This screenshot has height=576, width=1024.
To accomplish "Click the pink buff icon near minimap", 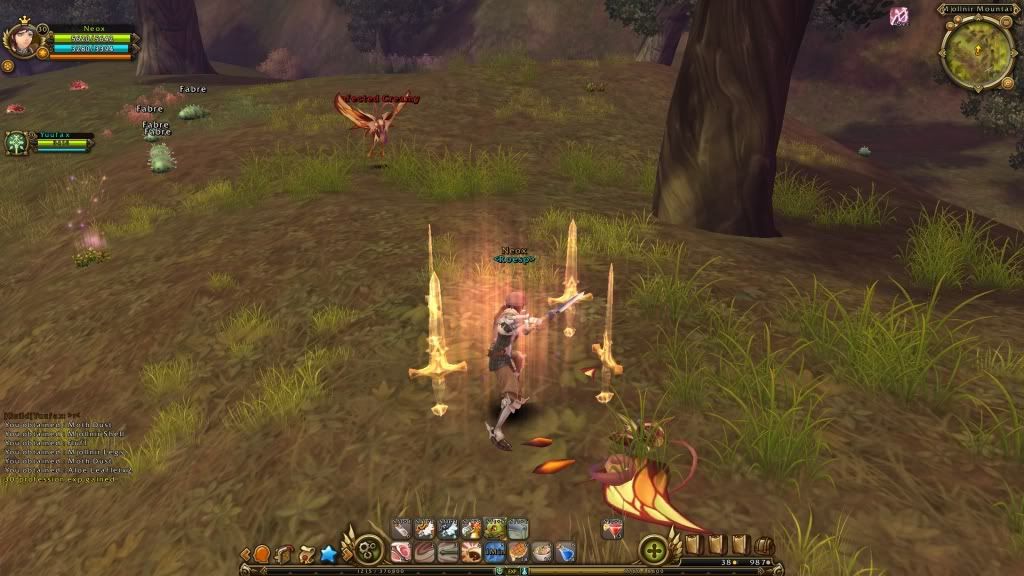I will [x=899, y=15].
